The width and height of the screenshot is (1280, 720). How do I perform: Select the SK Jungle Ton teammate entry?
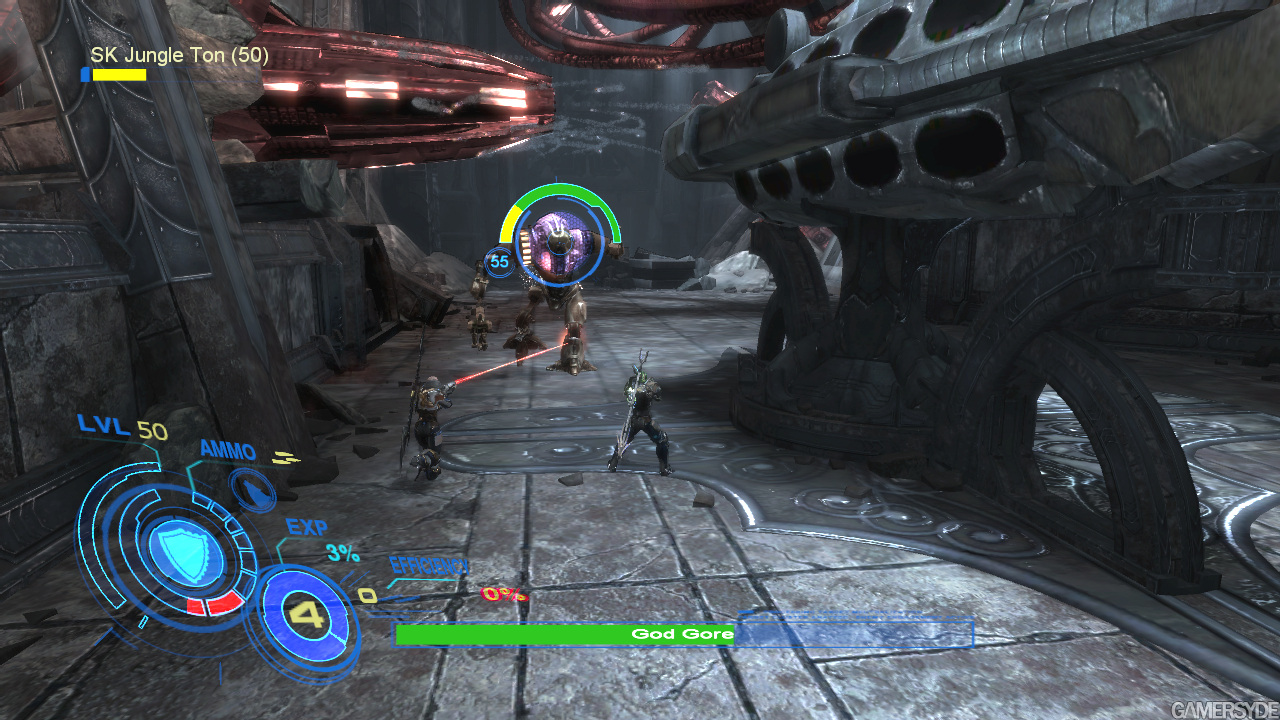coord(178,56)
